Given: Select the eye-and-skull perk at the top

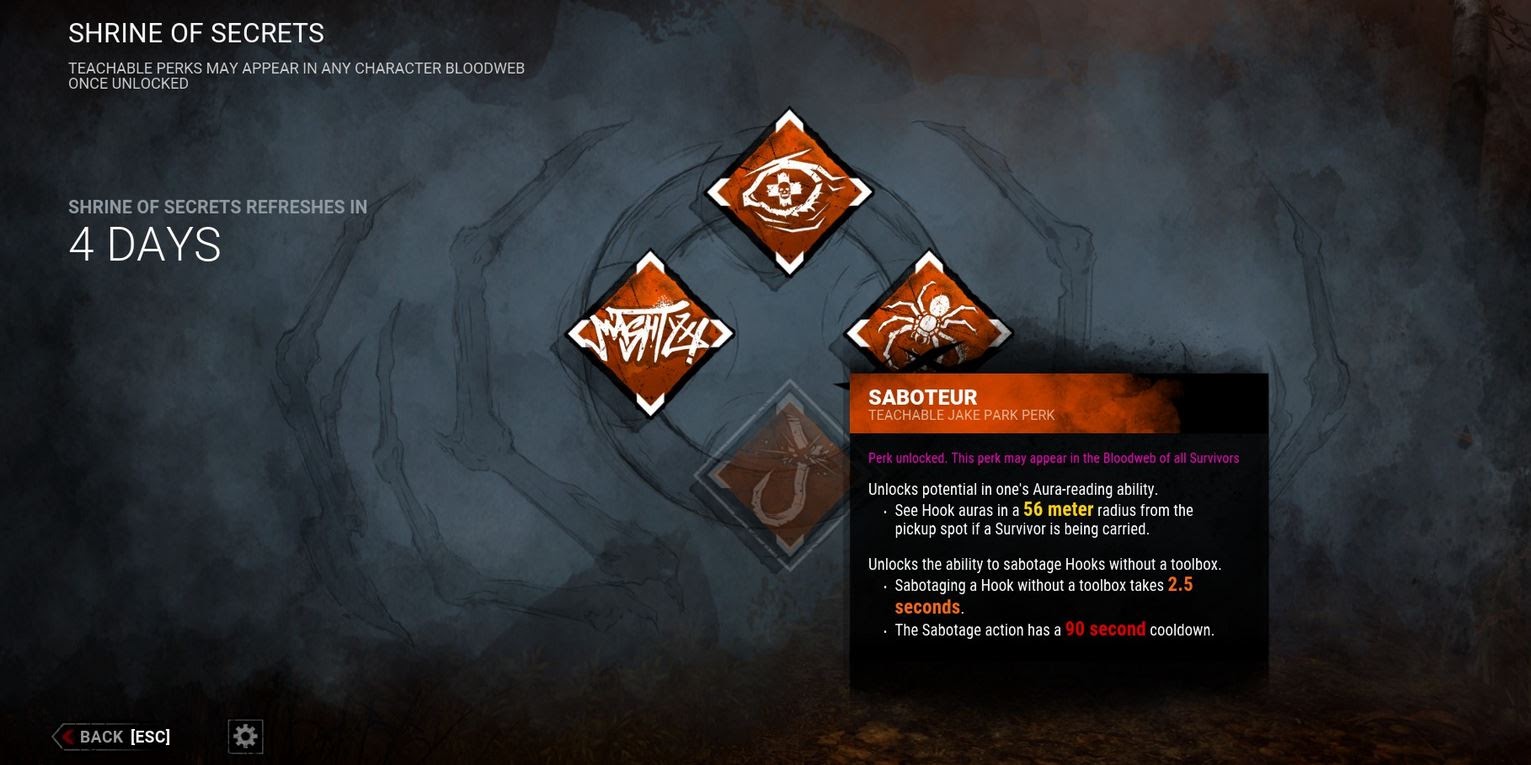Looking at the screenshot, I should tap(788, 191).
